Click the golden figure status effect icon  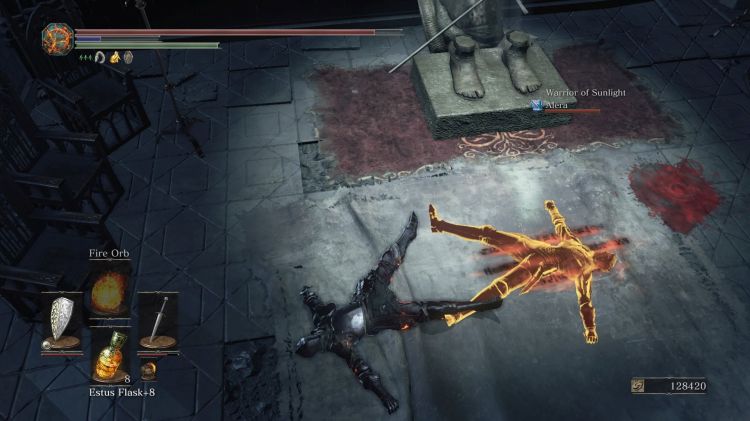point(115,57)
